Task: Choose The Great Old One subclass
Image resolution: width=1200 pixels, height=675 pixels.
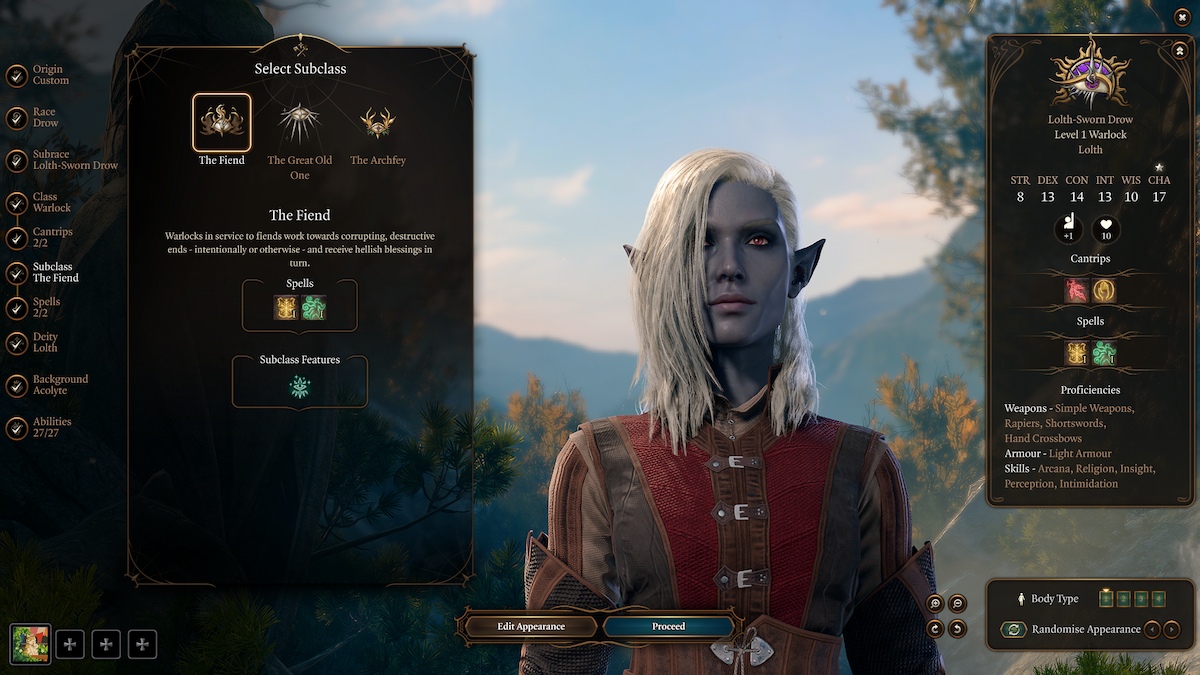Action: pos(299,123)
